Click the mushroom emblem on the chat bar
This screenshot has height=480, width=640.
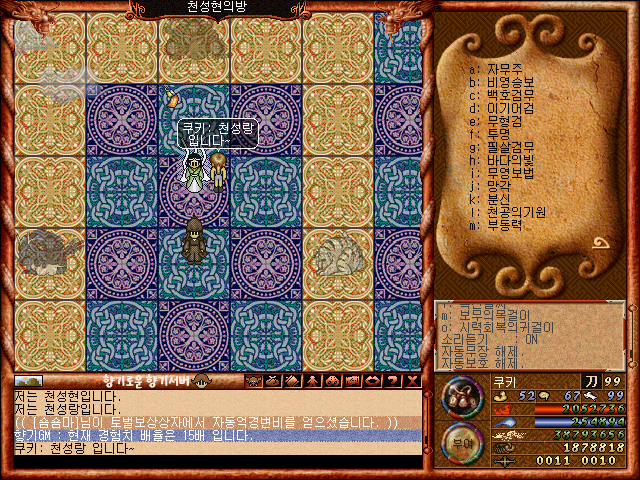[x=201, y=380]
